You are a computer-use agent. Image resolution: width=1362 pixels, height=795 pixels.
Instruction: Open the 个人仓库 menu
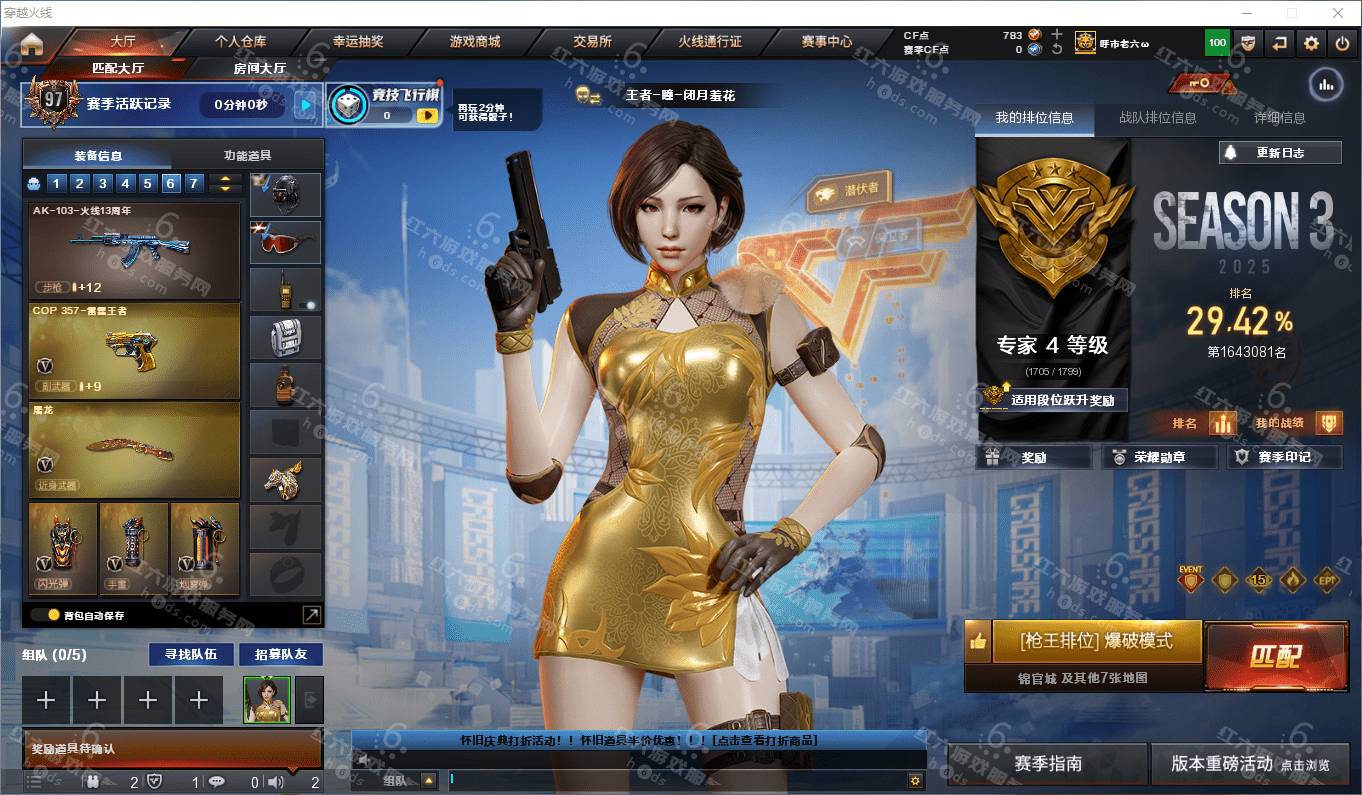point(240,42)
